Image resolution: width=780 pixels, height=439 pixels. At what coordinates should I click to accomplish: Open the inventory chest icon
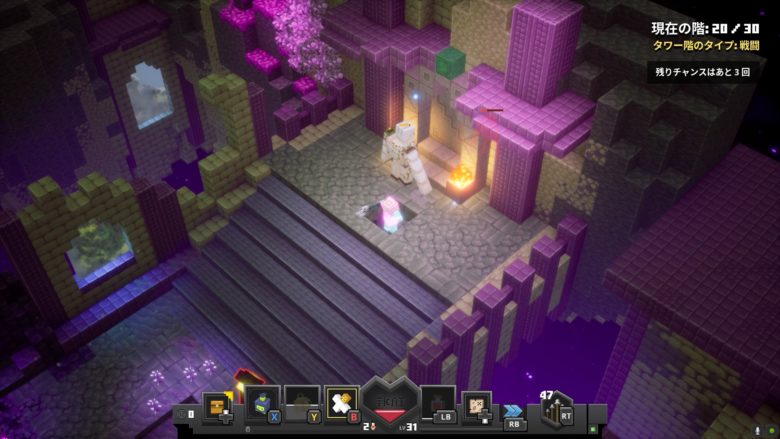tap(217, 405)
